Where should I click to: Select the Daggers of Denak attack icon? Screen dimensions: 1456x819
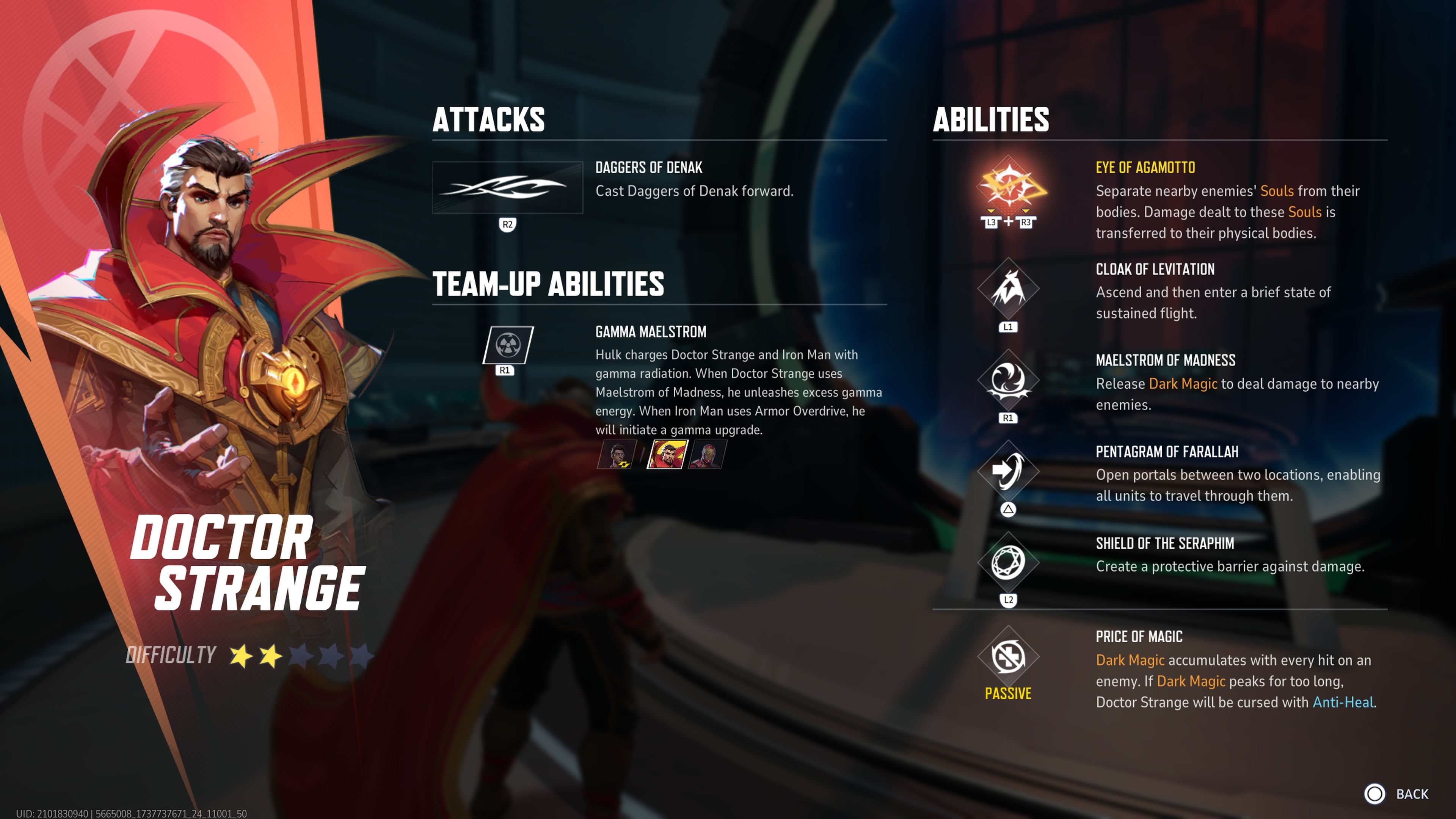507,187
